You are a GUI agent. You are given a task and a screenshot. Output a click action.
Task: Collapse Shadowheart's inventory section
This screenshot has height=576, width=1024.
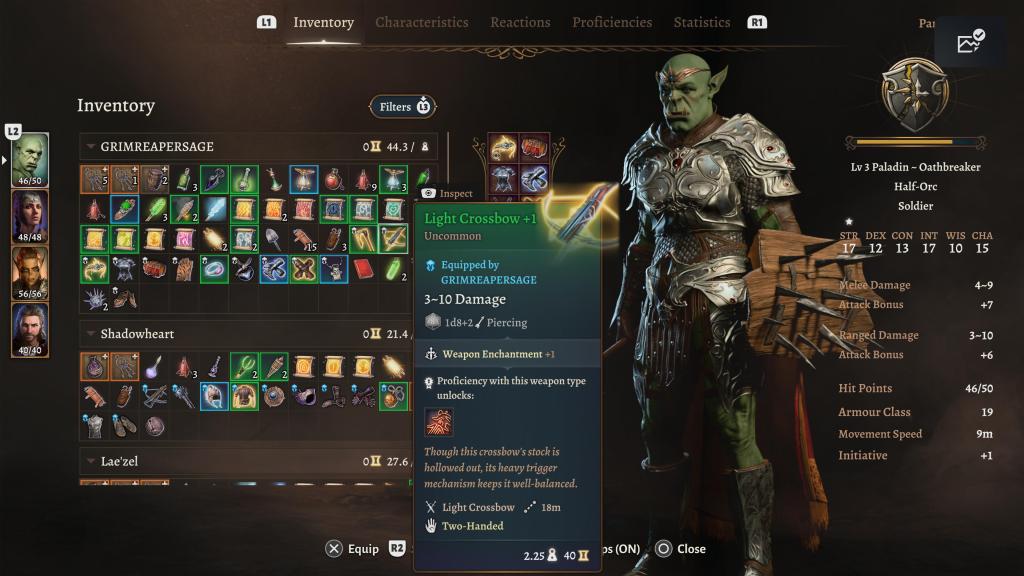click(x=90, y=334)
